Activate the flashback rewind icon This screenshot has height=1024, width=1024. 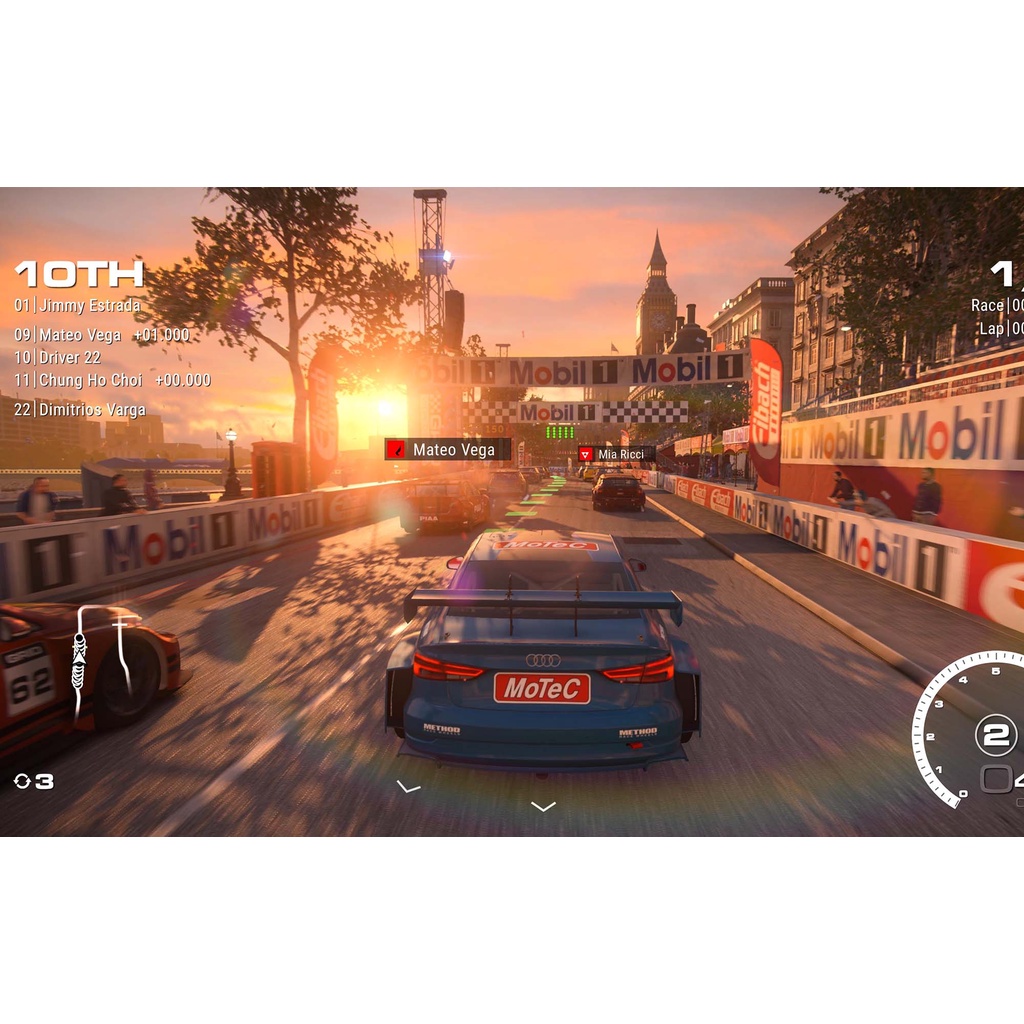pyautogui.click(x=23, y=781)
